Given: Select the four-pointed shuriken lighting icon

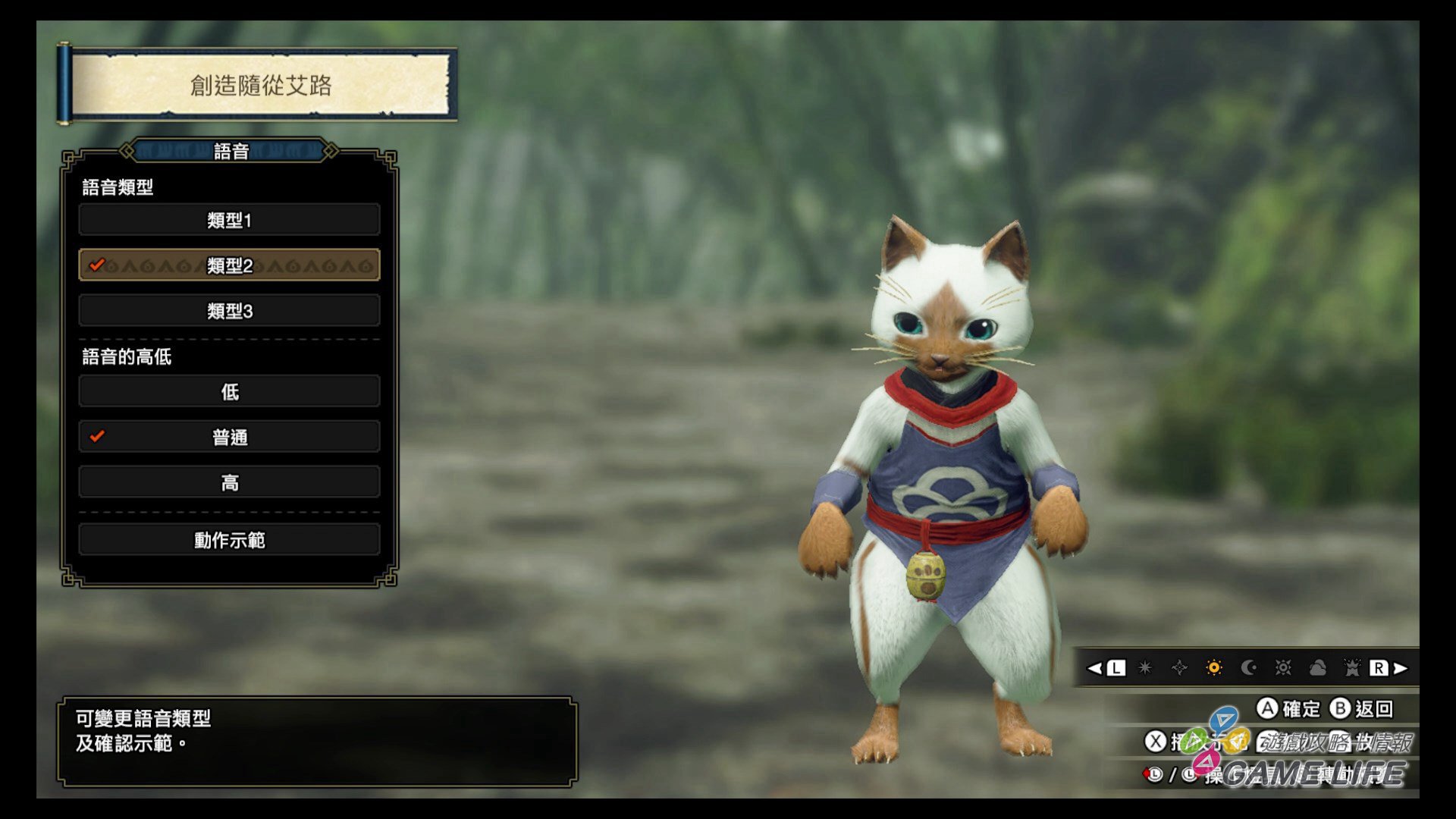Looking at the screenshot, I should pyautogui.click(x=1179, y=668).
